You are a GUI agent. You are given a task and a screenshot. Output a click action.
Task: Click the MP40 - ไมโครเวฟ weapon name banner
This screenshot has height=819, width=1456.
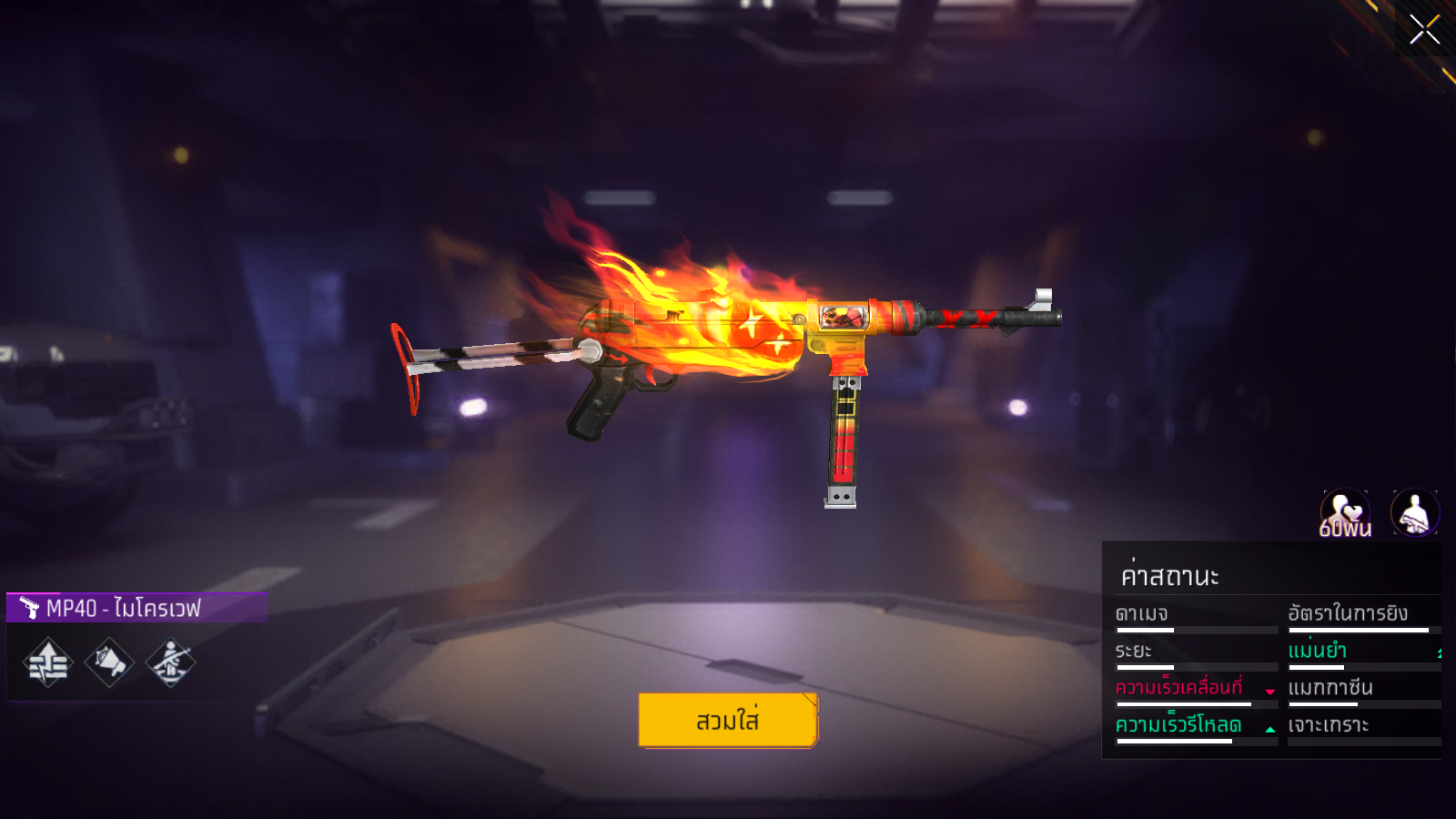pyautogui.click(x=137, y=608)
